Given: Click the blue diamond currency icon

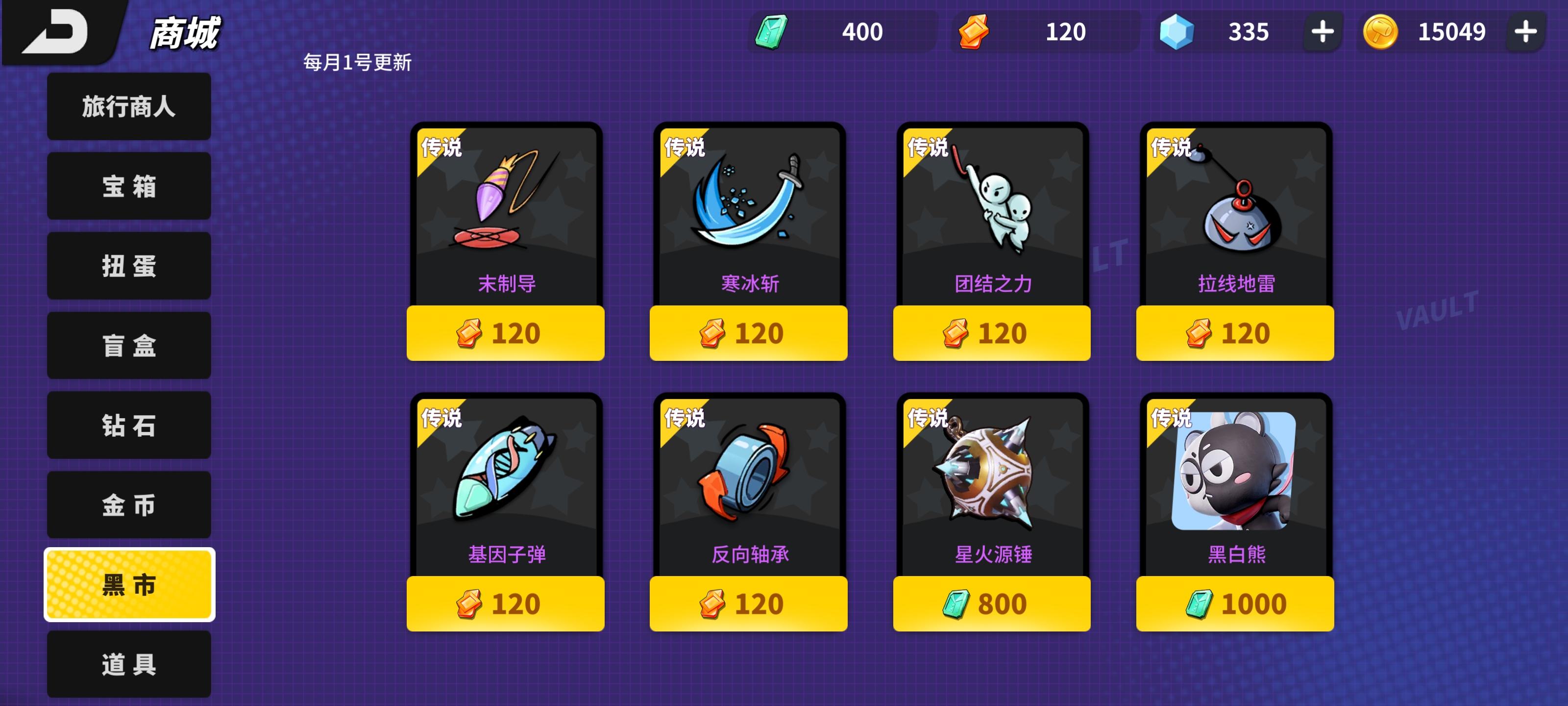Looking at the screenshot, I should (x=1181, y=33).
